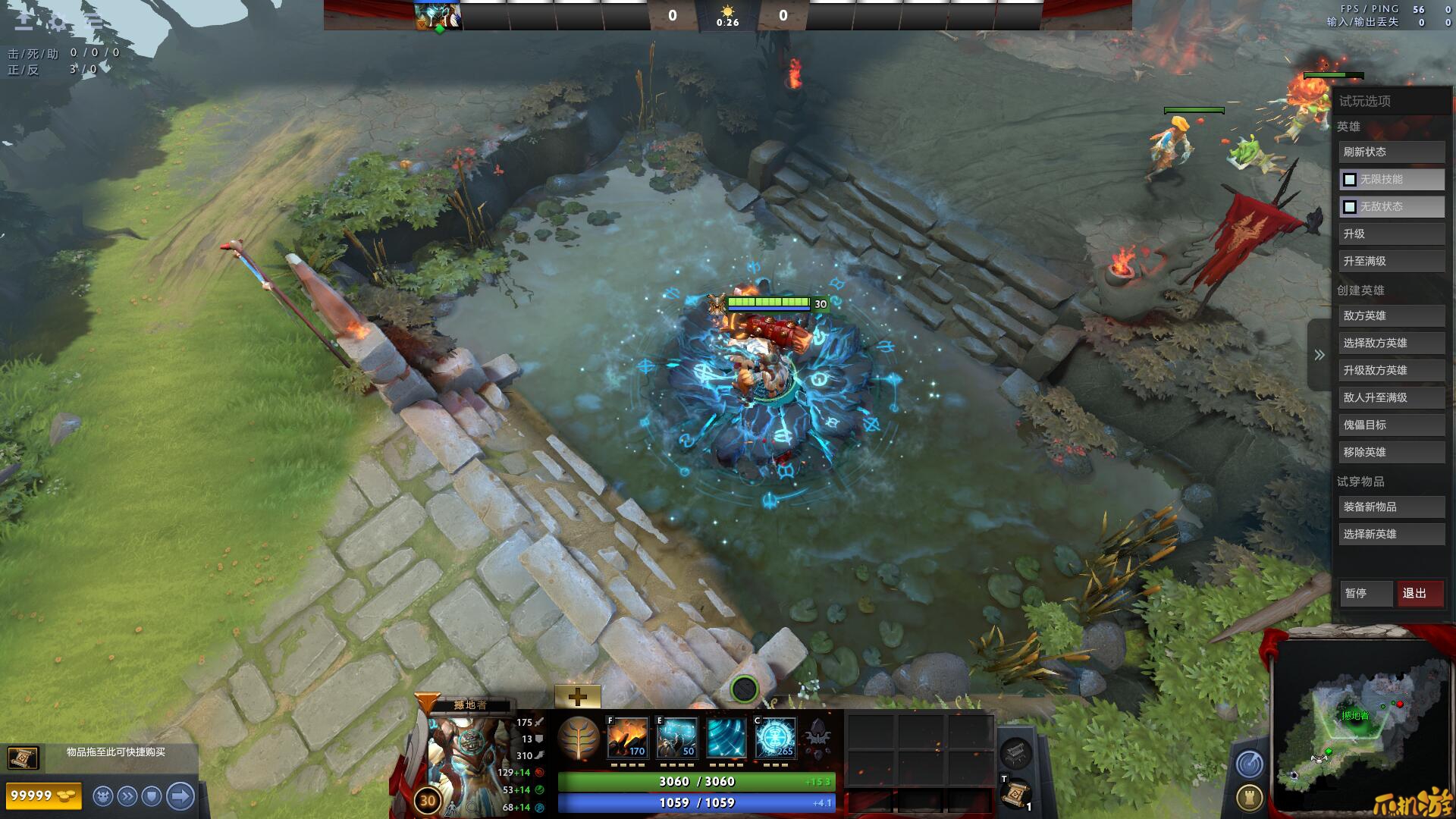The image size is (1456, 819).
Task: Open the shop via the gold button
Action: pos(43,795)
